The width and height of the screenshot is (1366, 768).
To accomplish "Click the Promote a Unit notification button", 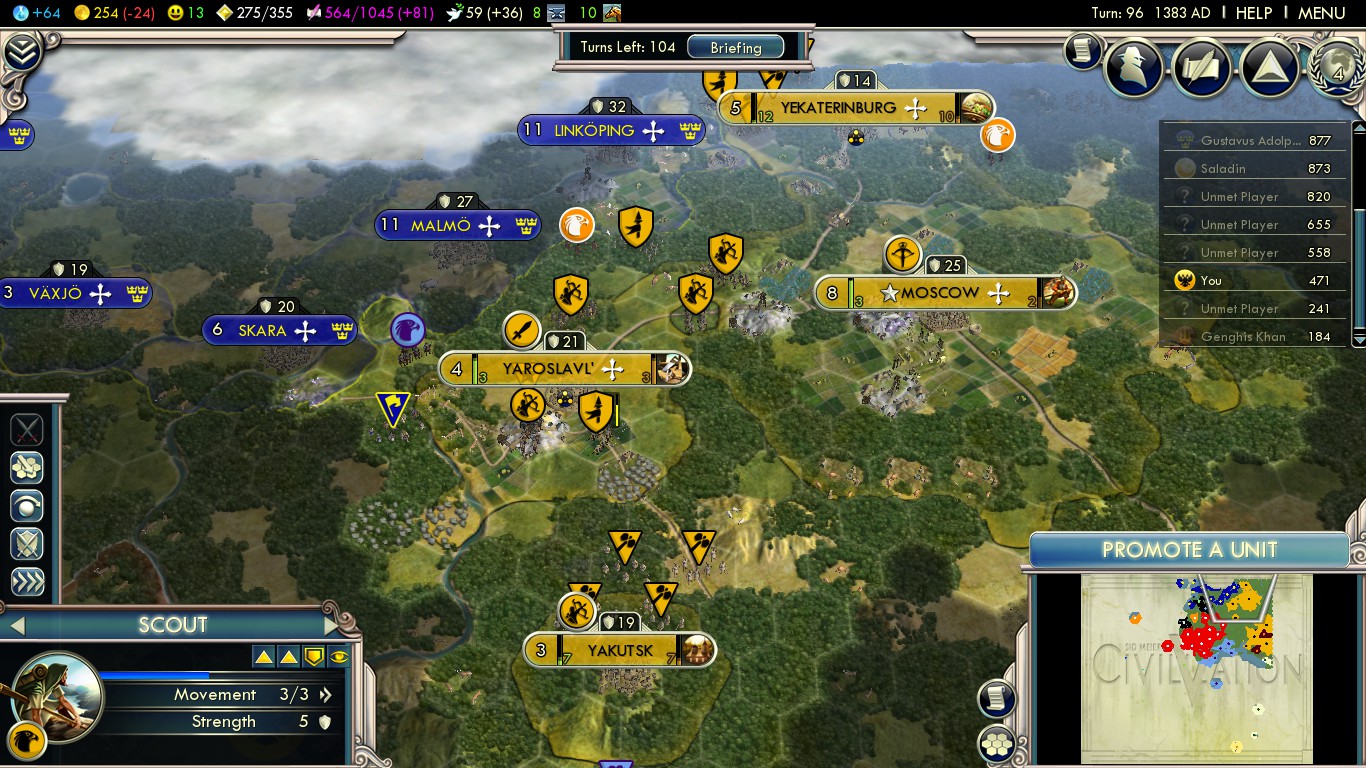I will [x=1189, y=550].
